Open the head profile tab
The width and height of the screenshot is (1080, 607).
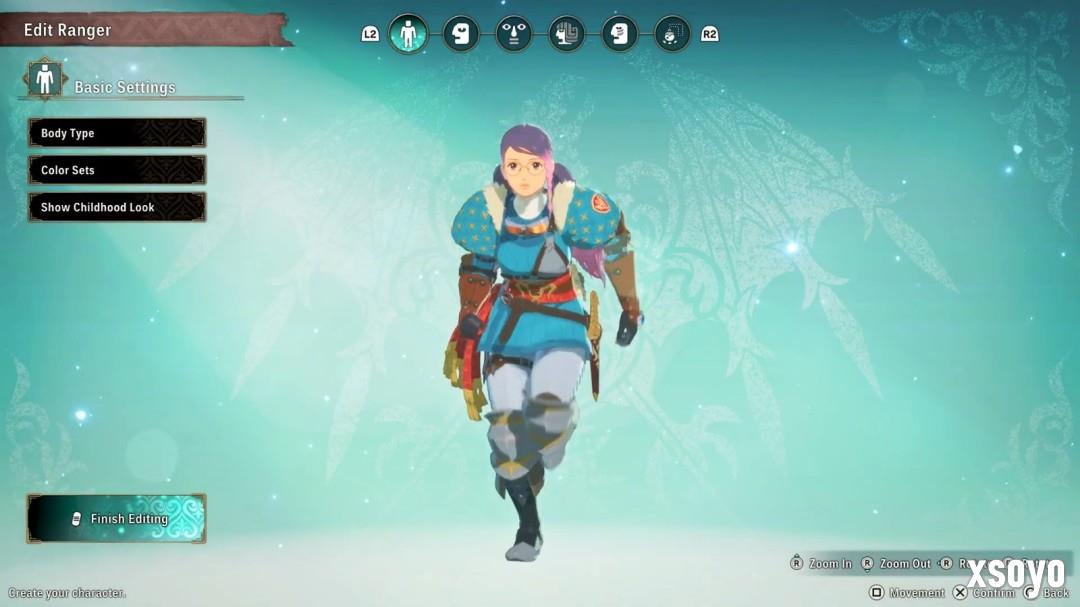[461, 34]
